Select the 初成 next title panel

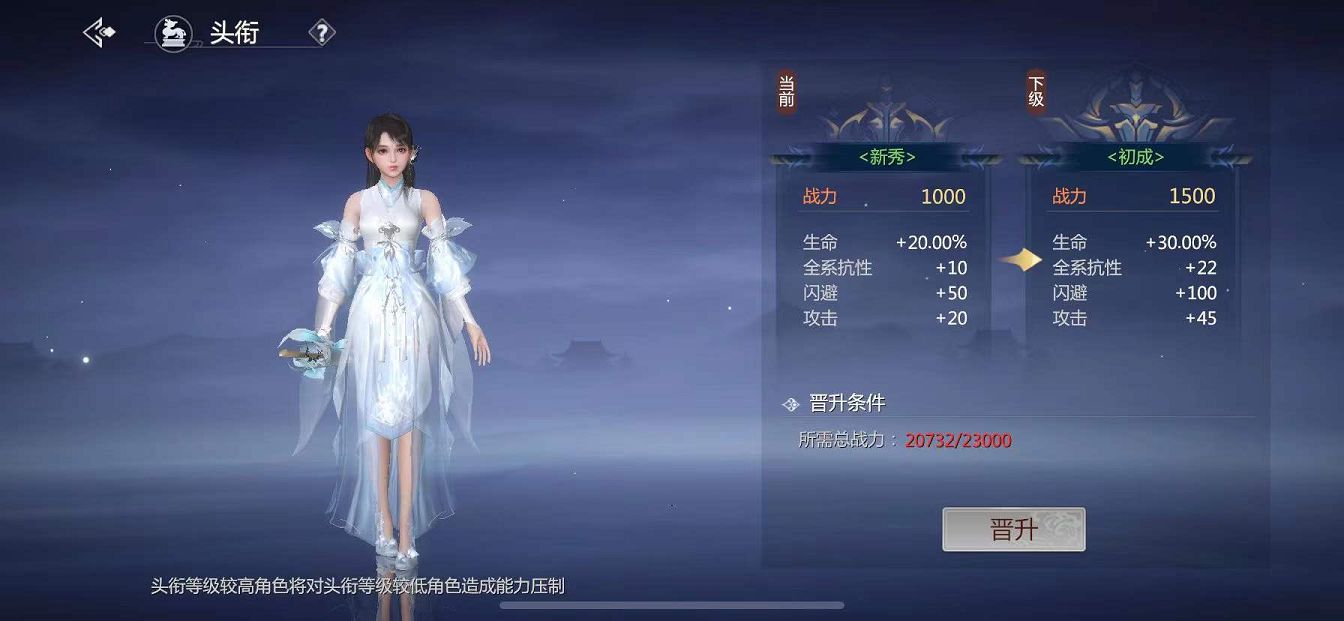[1135, 157]
